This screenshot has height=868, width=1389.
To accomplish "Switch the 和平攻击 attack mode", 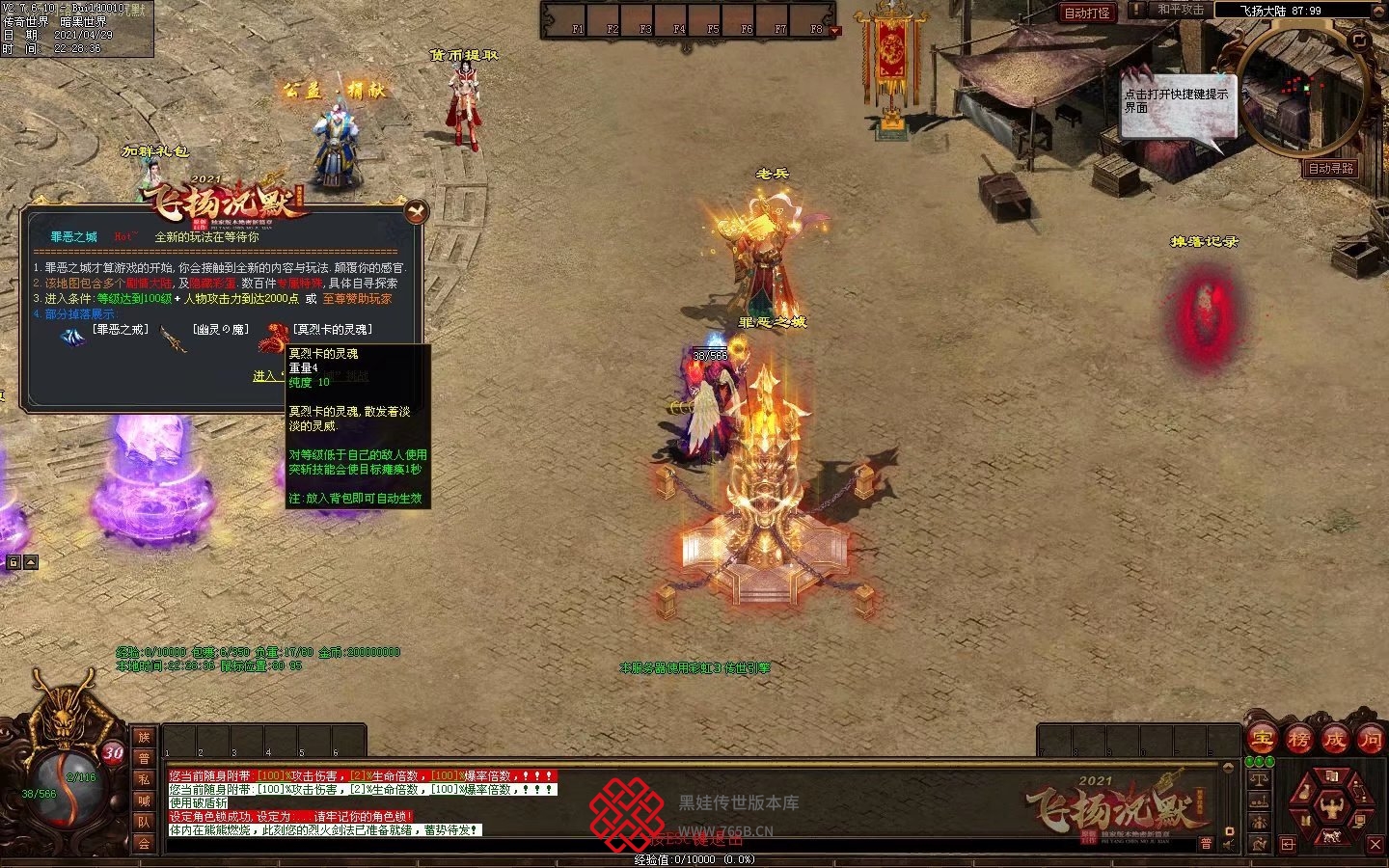I will pos(1180,10).
